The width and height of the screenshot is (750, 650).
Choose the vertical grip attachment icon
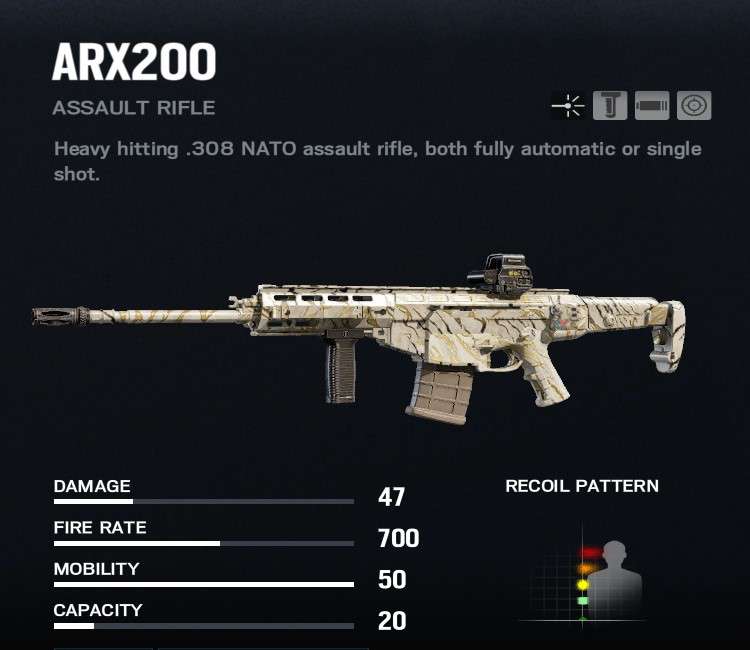(x=610, y=105)
